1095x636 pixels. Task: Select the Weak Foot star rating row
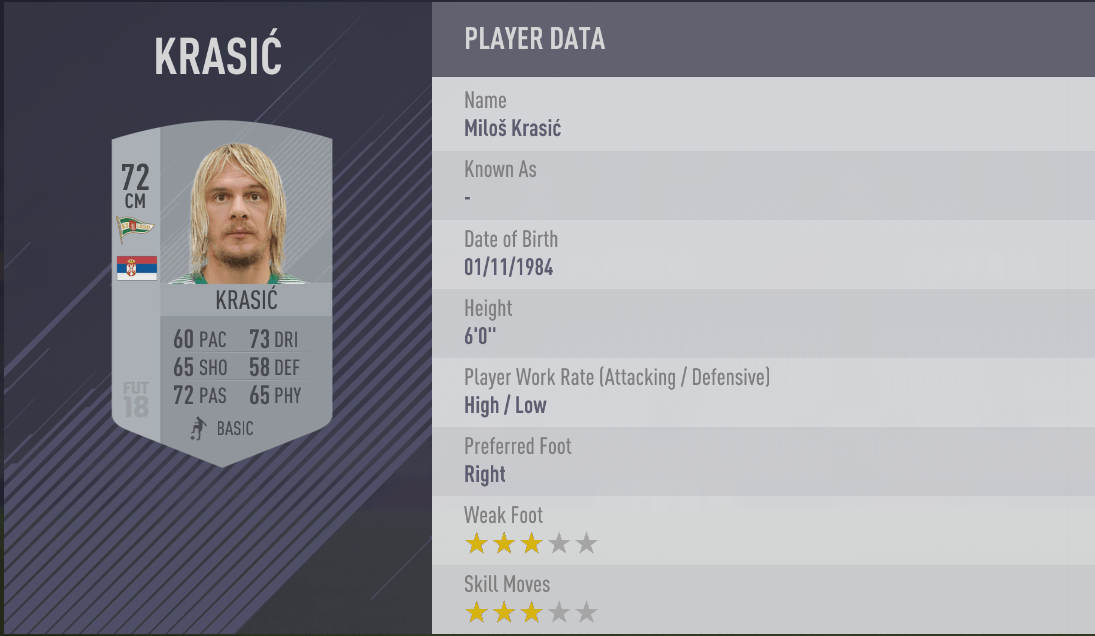[762, 530]
